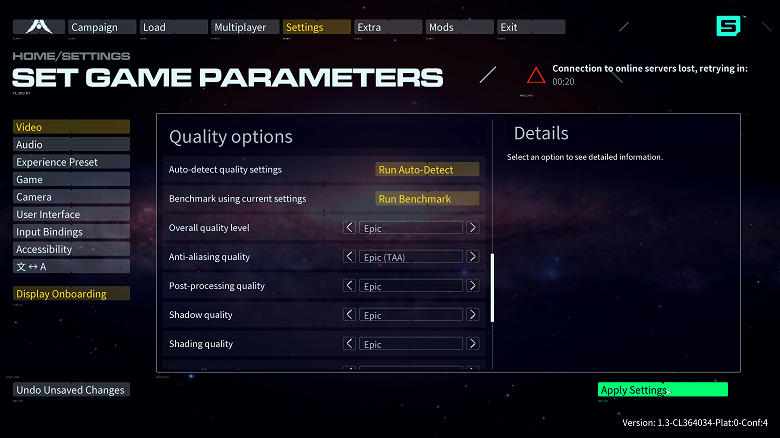780x438 pixels.
Task: Apply Settings with the green button
Action: click(x=662, y=390)
